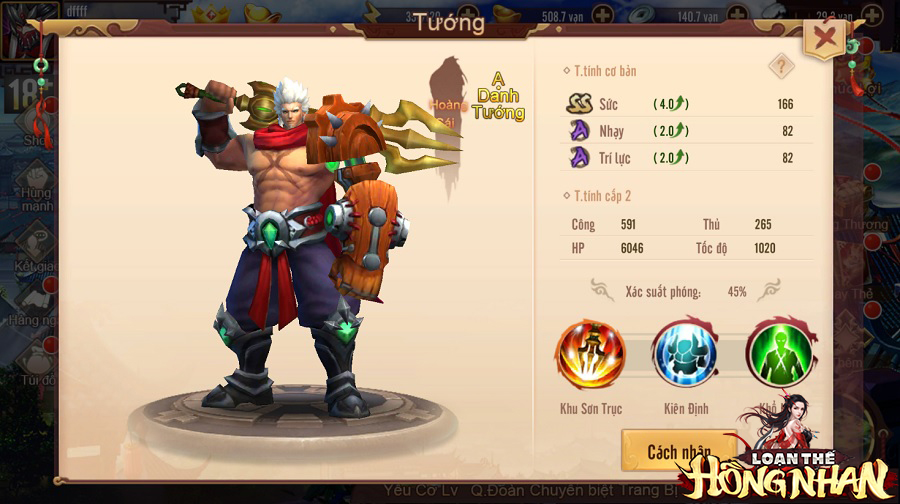Select the Khu Sơn Trục skill icon
900x504 pixels.
591,355
